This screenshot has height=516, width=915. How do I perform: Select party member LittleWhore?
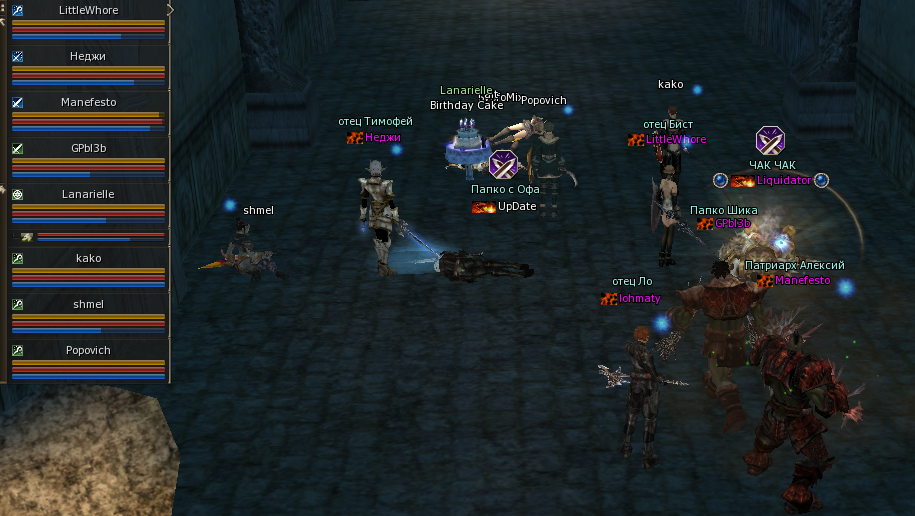[88, 11]
